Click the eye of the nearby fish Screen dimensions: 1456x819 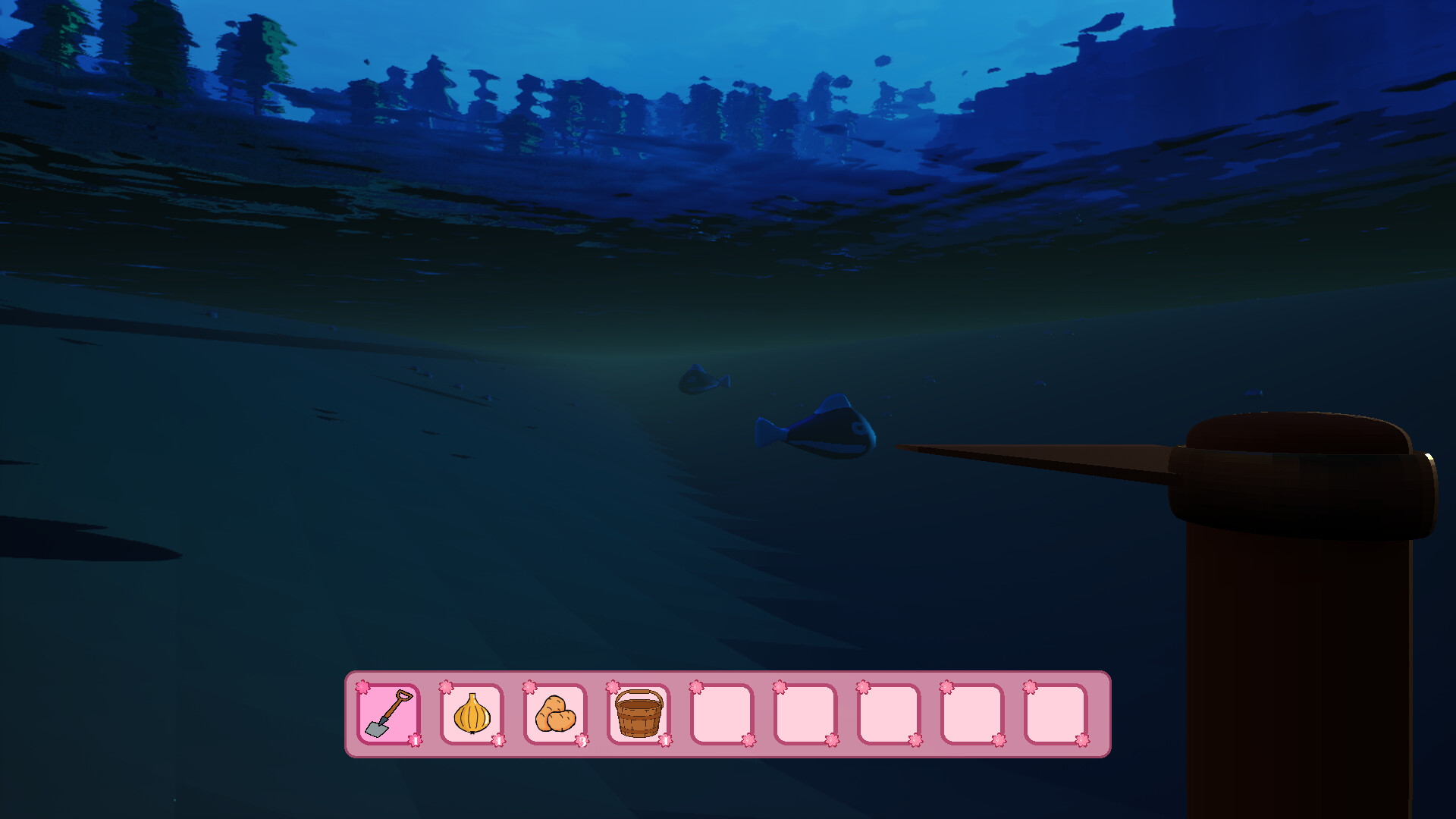pyautogui.click(x=858, y=428)
